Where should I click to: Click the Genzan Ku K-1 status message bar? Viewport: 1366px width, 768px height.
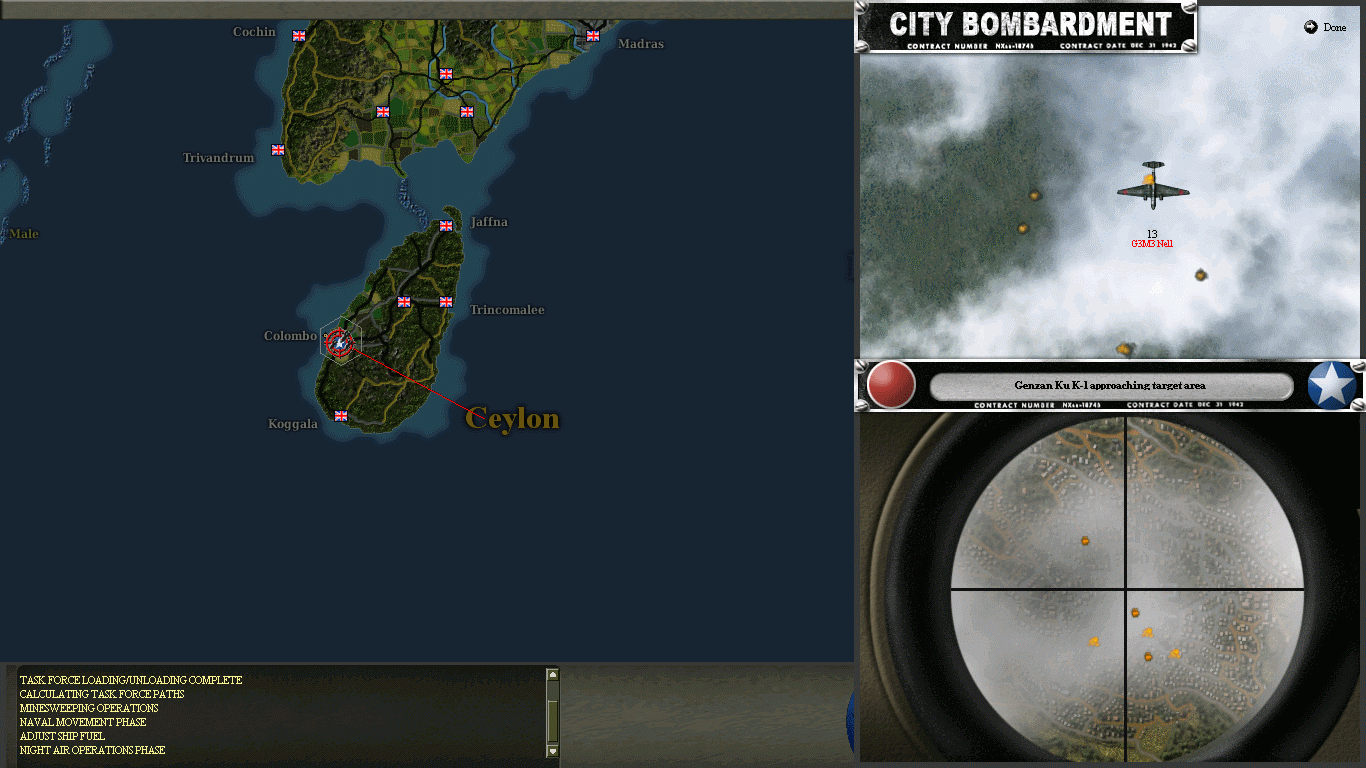pyautogui.click(x=1111, y=386)
